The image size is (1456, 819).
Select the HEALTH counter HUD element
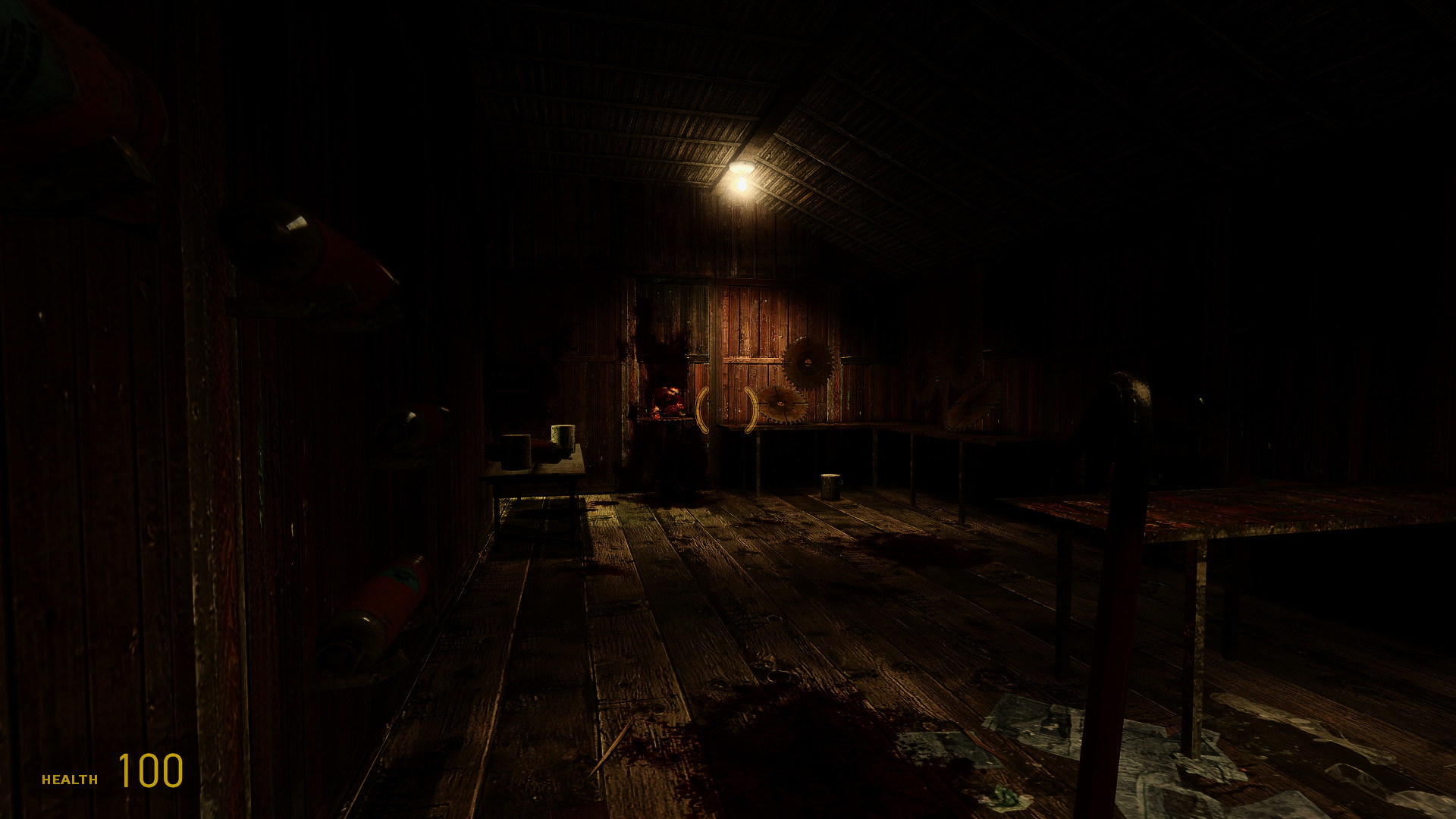(x=69, y=778)
